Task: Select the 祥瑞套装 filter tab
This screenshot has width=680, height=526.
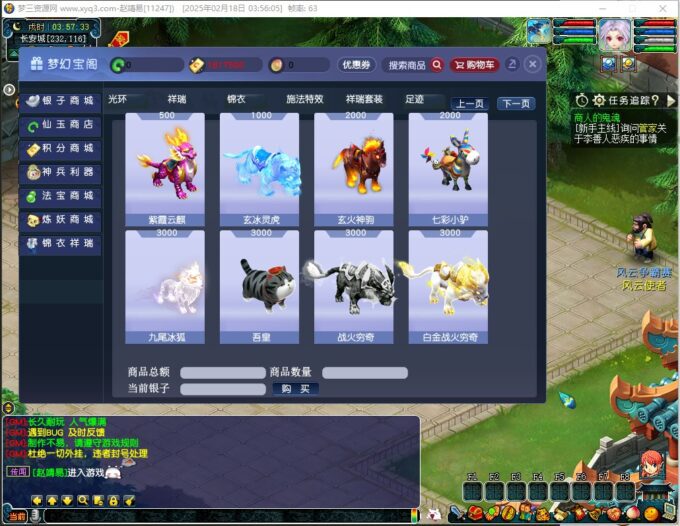Action: 364,99
